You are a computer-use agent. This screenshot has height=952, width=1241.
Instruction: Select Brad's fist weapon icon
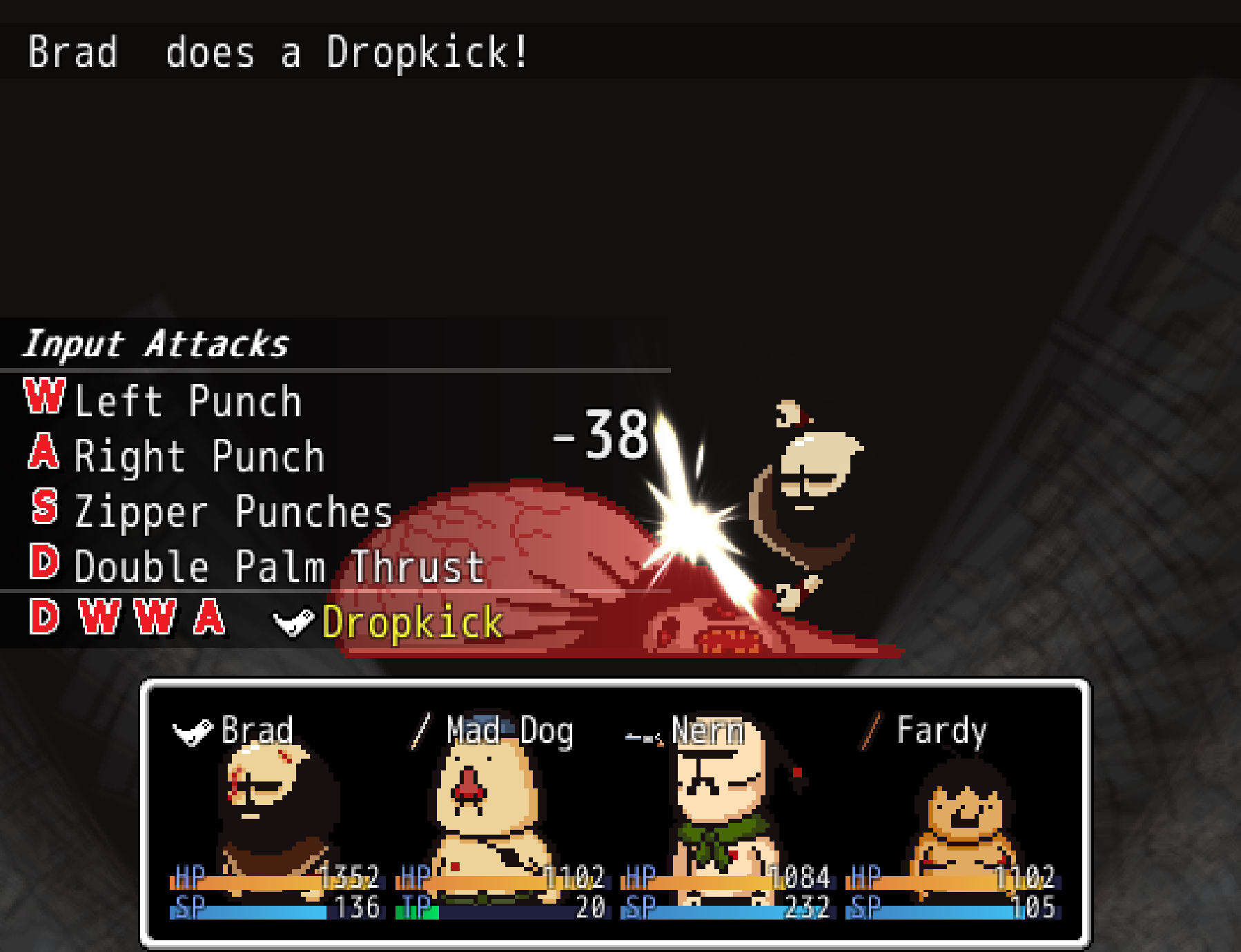[194, 731]
